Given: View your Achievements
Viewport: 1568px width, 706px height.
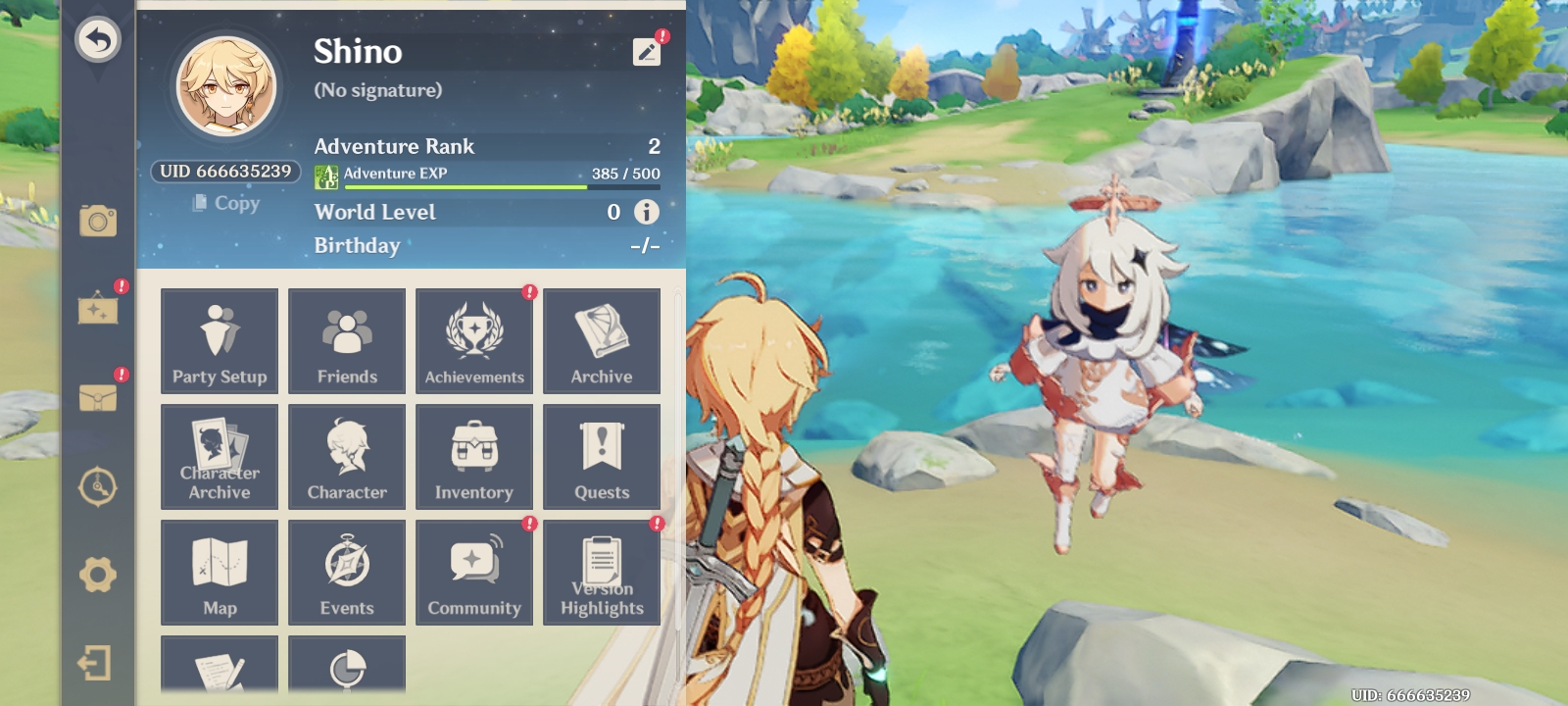Looking at the screenshot, I should 474,340.
